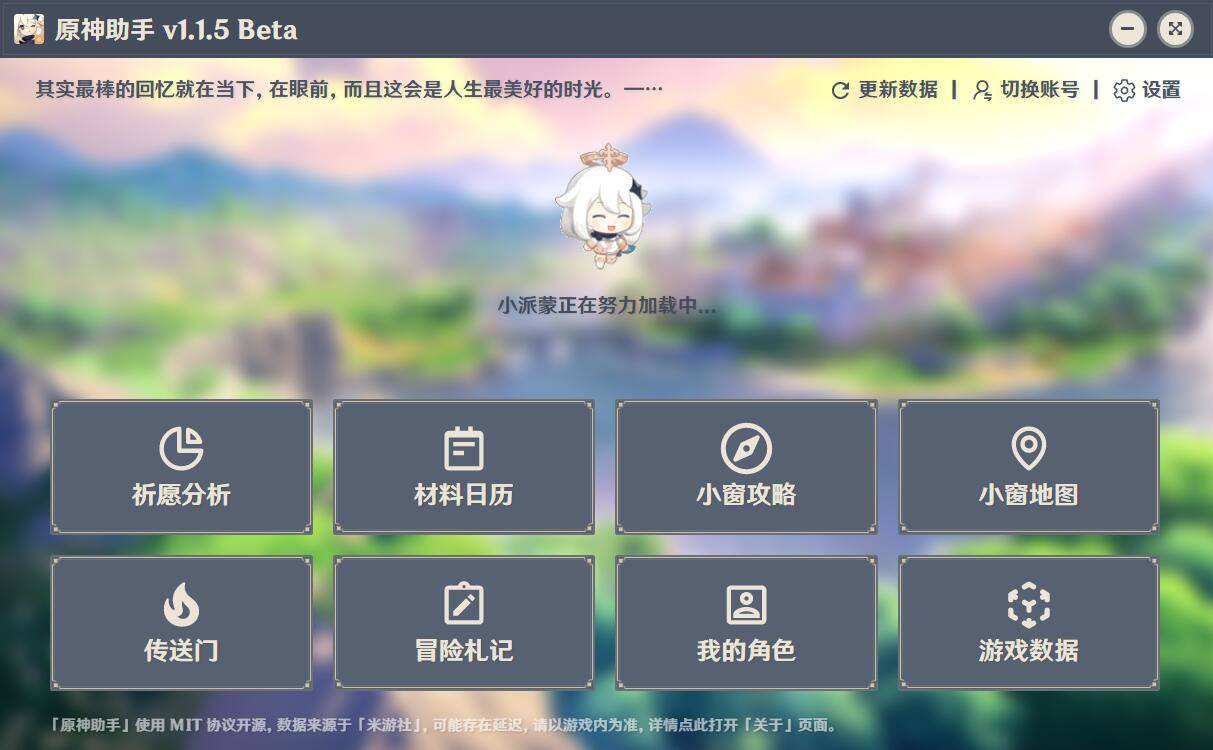Open 设置 settings
The image size is (1213, 750).
click(1147, 90)
